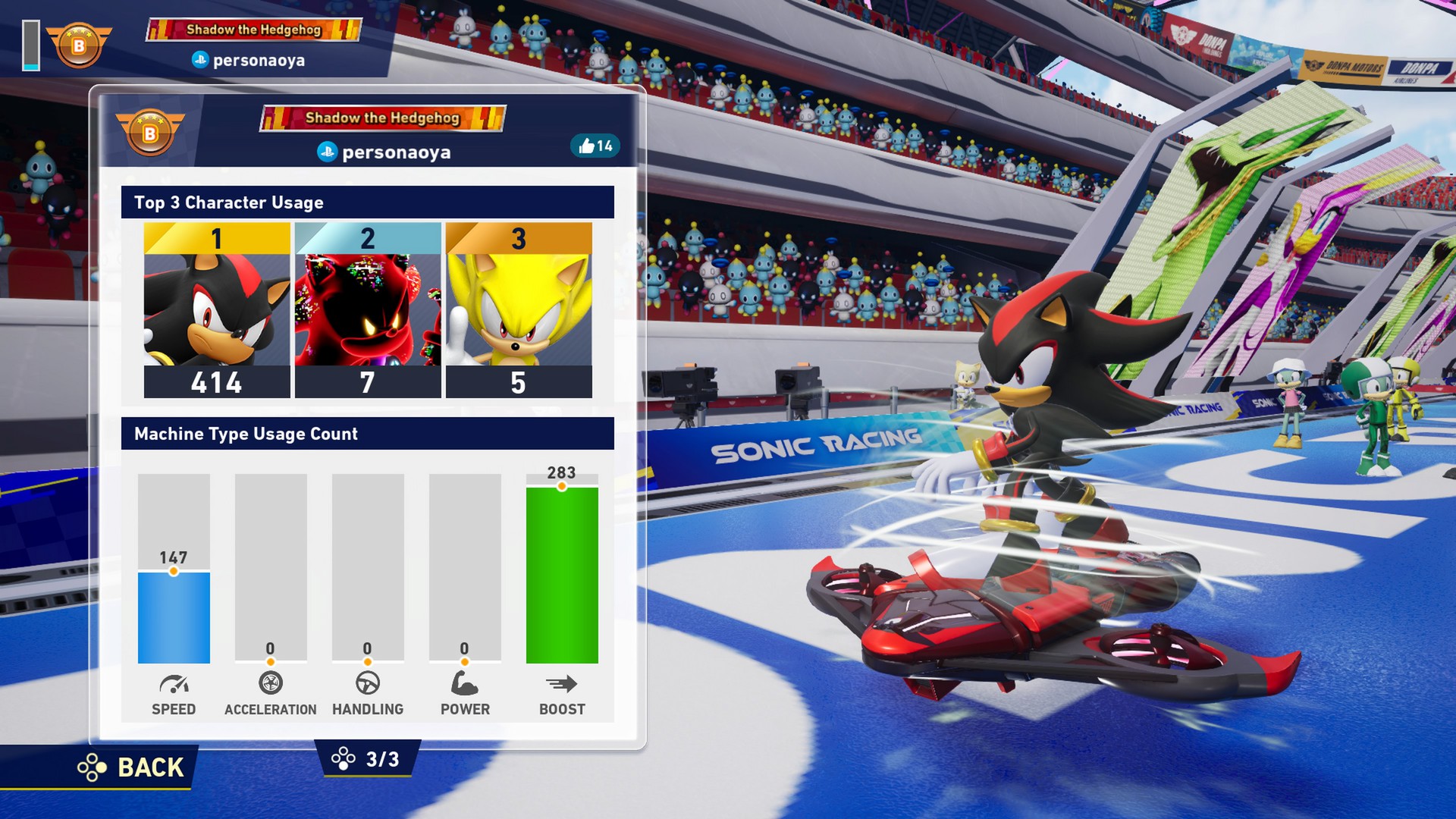Go back with the BACK button
This screenshot has height=819, width=1456.
(133, 767)
